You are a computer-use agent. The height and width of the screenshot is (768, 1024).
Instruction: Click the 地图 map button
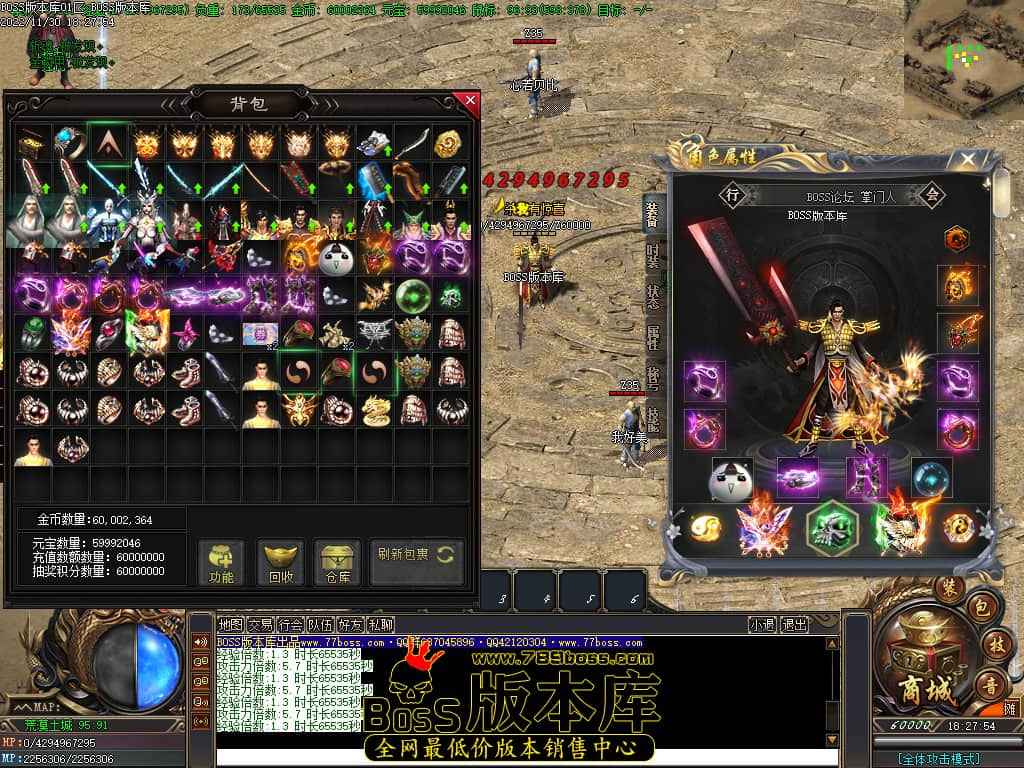click(x=231, y=625)
